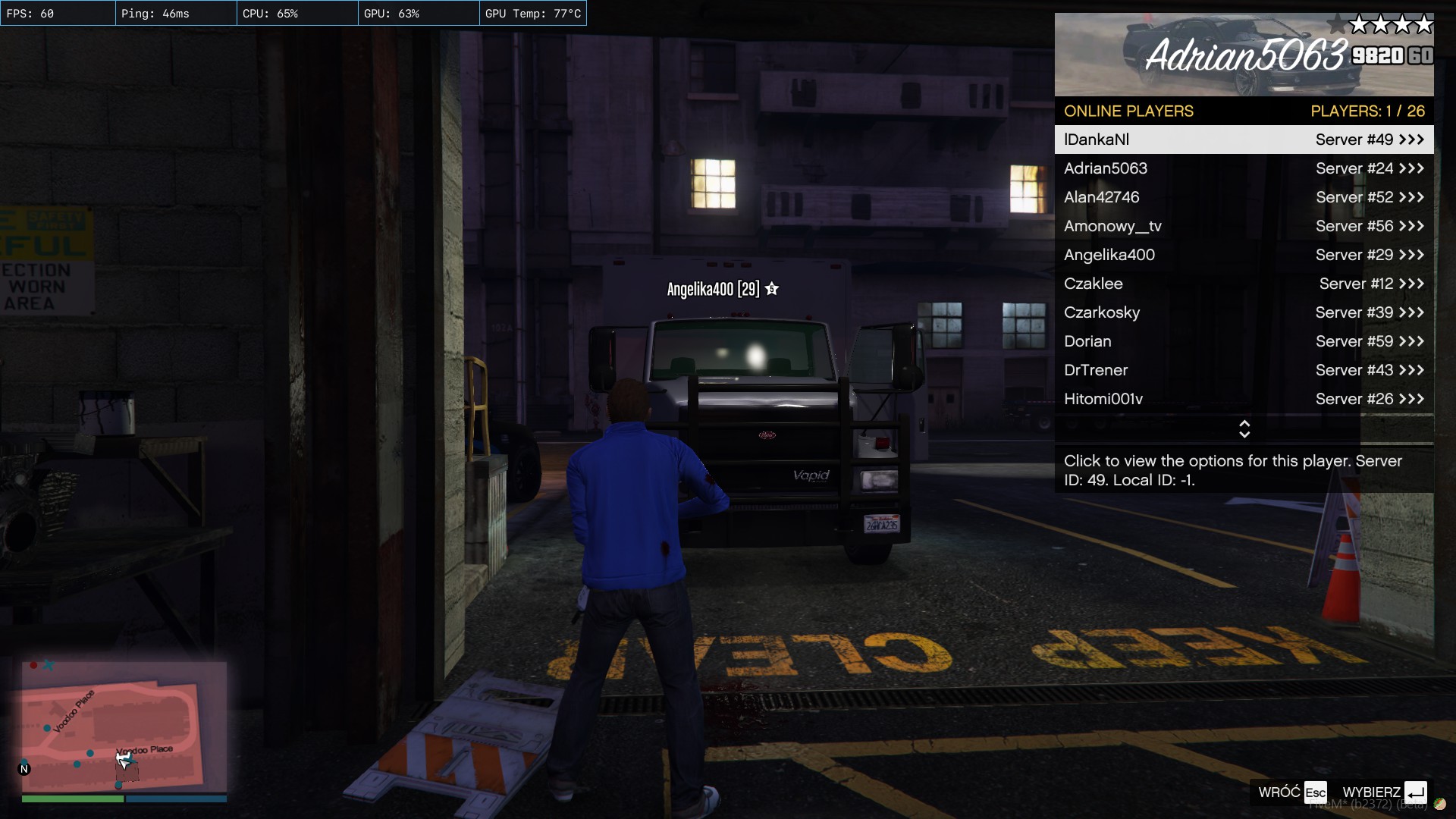Open Angelika400 player options

tap(1244, 255)
